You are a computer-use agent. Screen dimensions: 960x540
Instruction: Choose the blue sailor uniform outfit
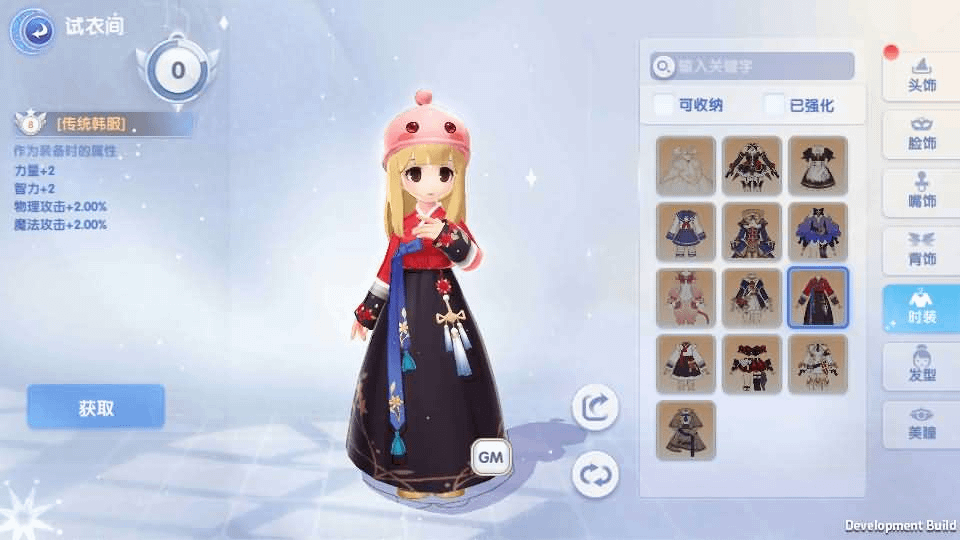[x=686, y=232]
